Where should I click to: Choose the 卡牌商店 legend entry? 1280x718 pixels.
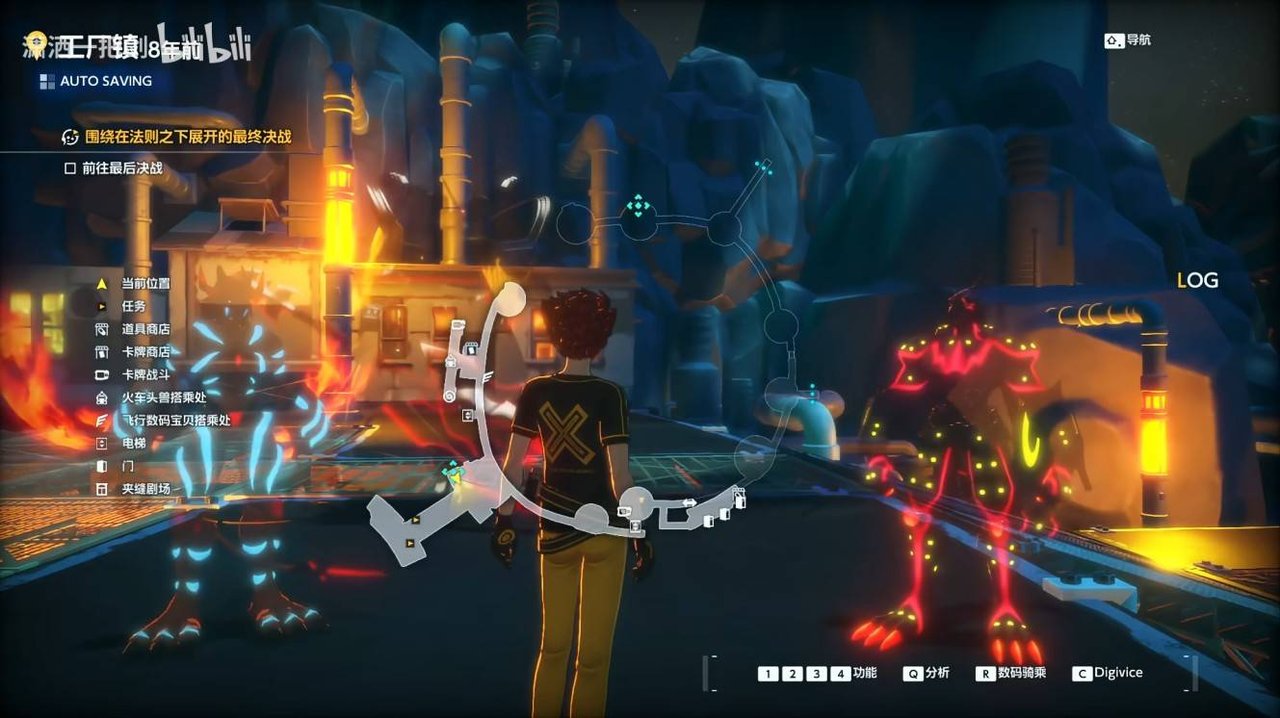click(145, 352)
